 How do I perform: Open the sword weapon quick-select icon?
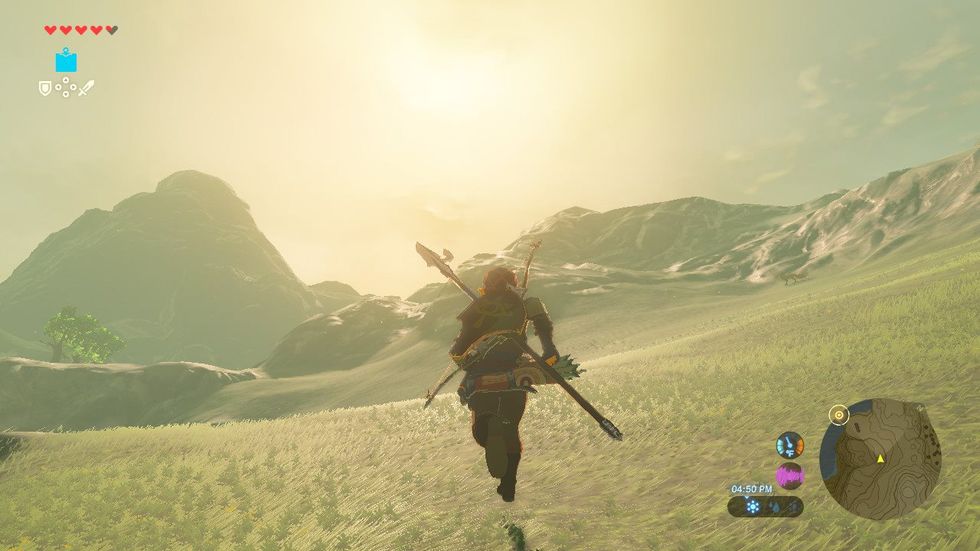point(86,88)
